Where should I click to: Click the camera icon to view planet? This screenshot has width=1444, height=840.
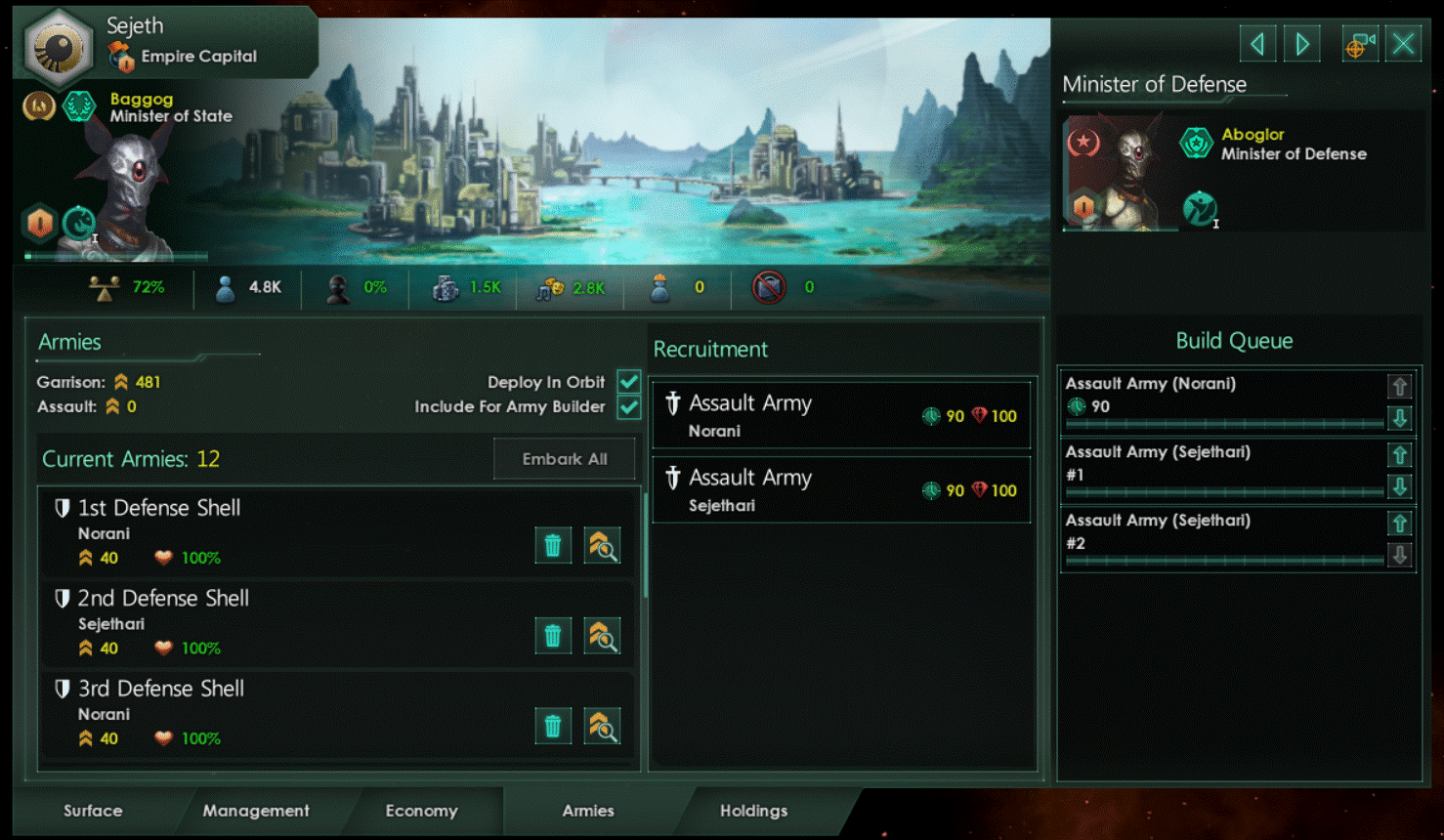pos(1359,43)
